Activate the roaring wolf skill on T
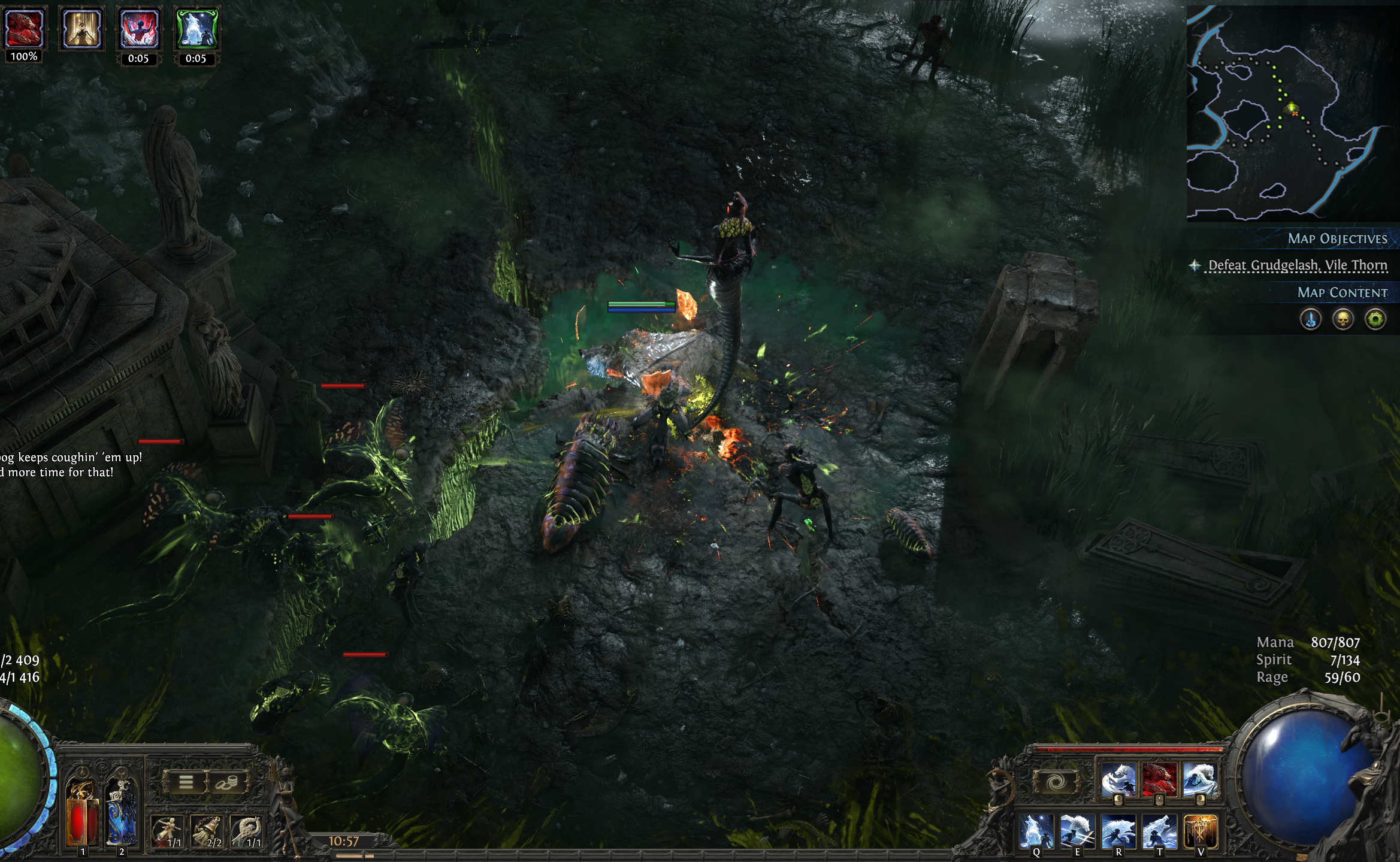Viewport: 1400px width, 862px height. 1159,832
